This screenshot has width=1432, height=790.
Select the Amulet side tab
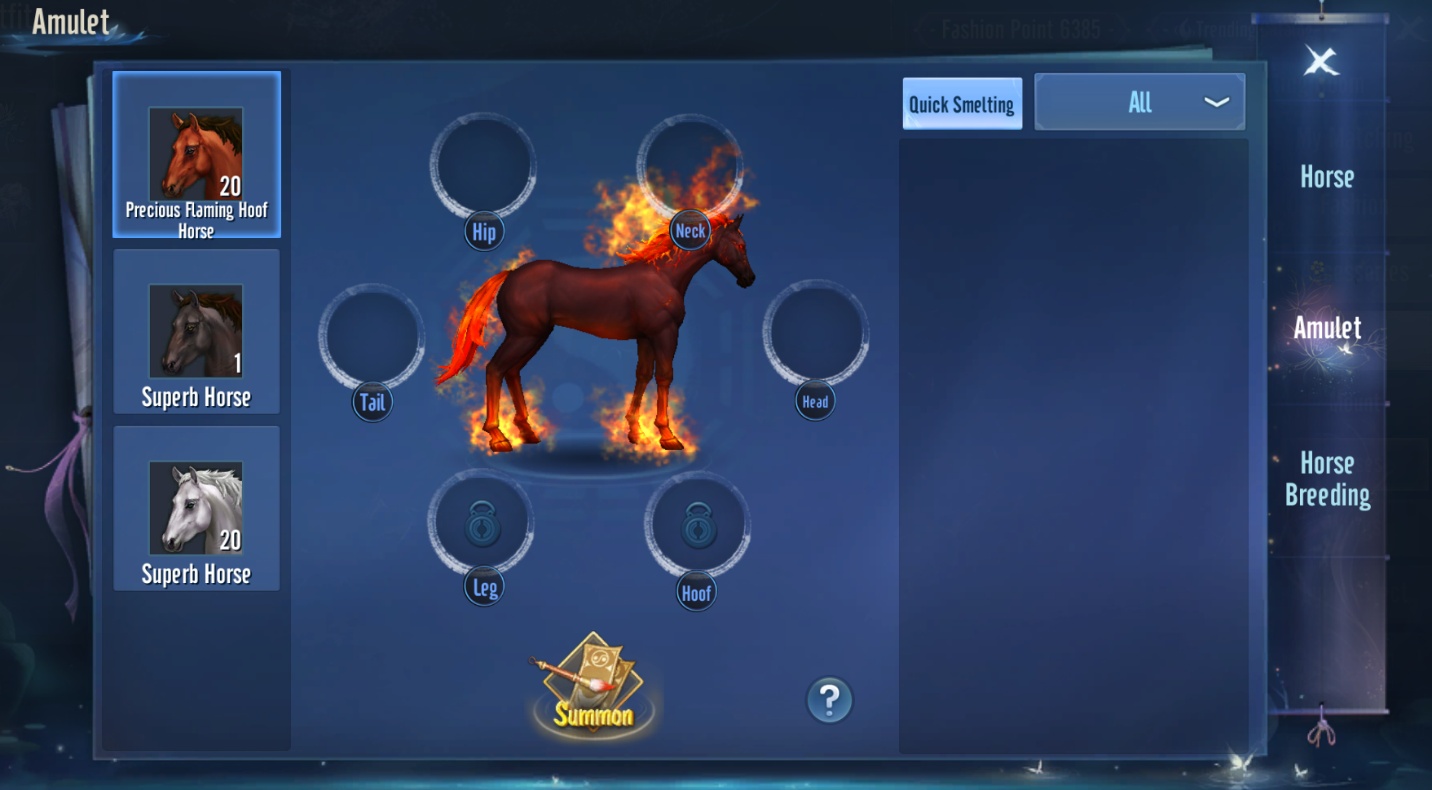click(1326, 328)
